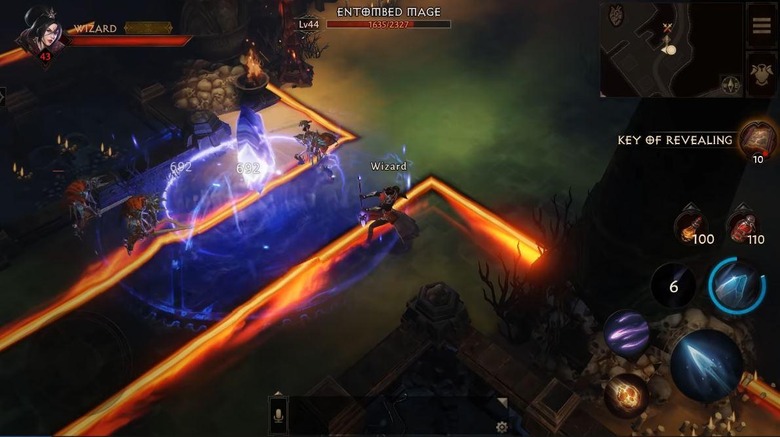Use the orange potion with 100 count

(691, 225)
